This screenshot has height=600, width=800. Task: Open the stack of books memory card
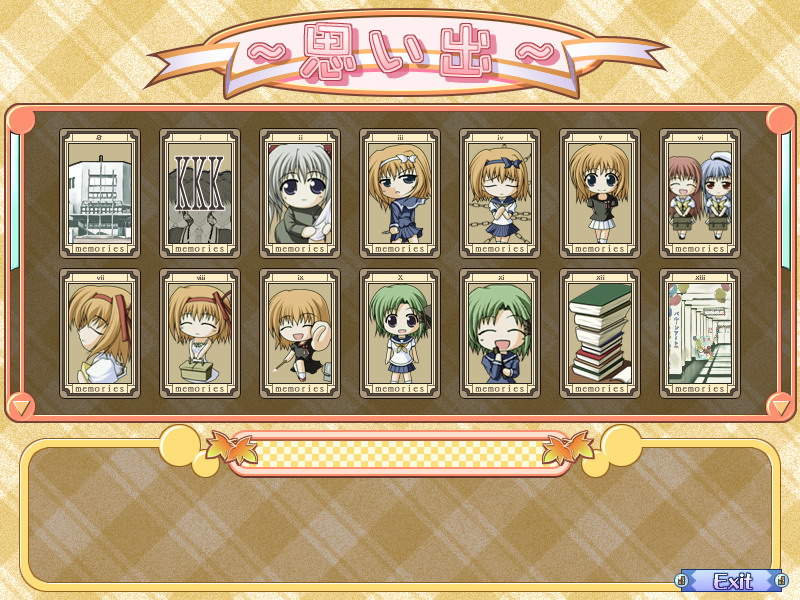coord(600,334)
